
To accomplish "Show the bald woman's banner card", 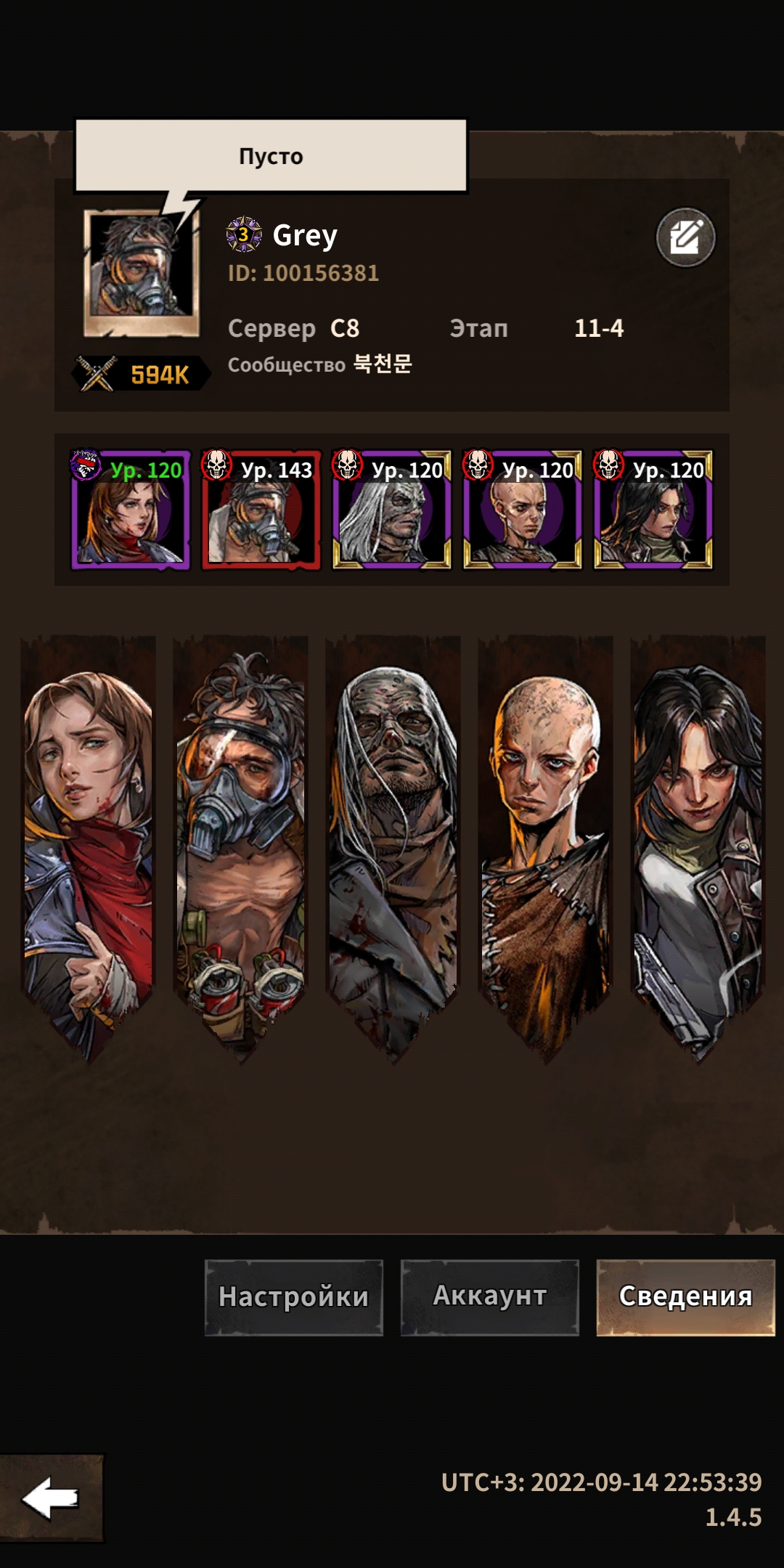I will [546, 842].
